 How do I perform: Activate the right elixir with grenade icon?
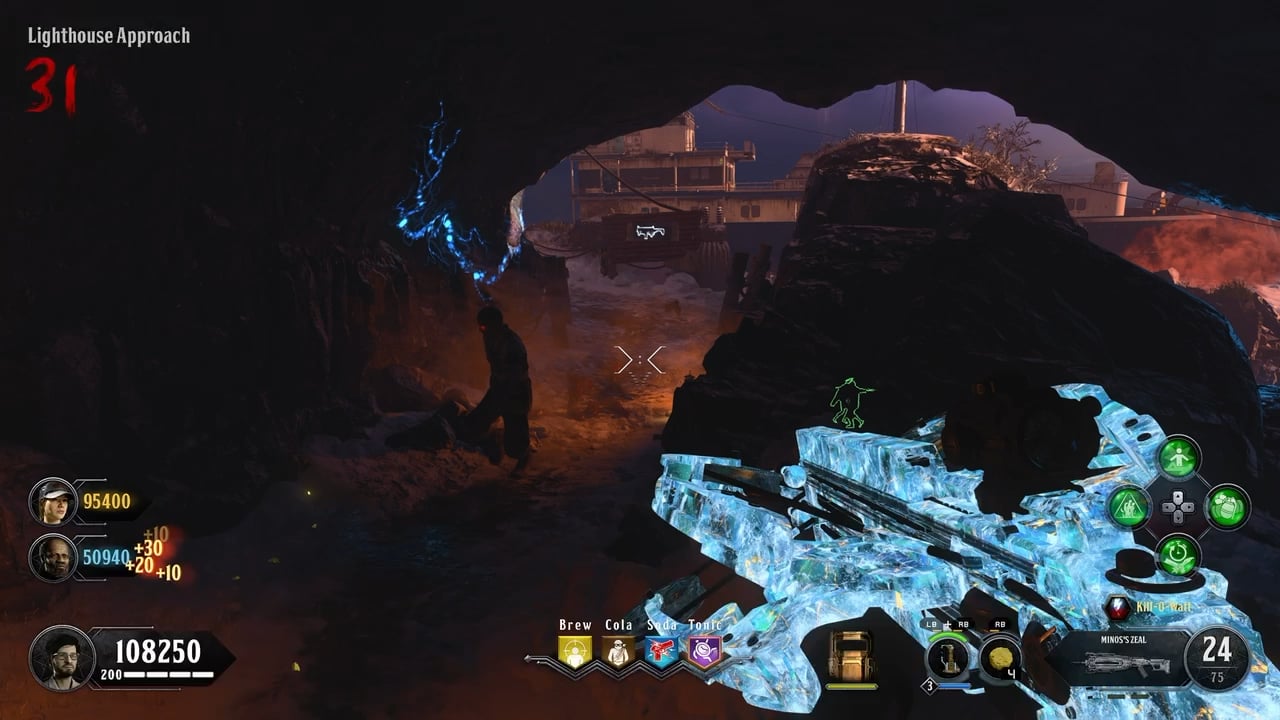click(x=1227, y=507)
